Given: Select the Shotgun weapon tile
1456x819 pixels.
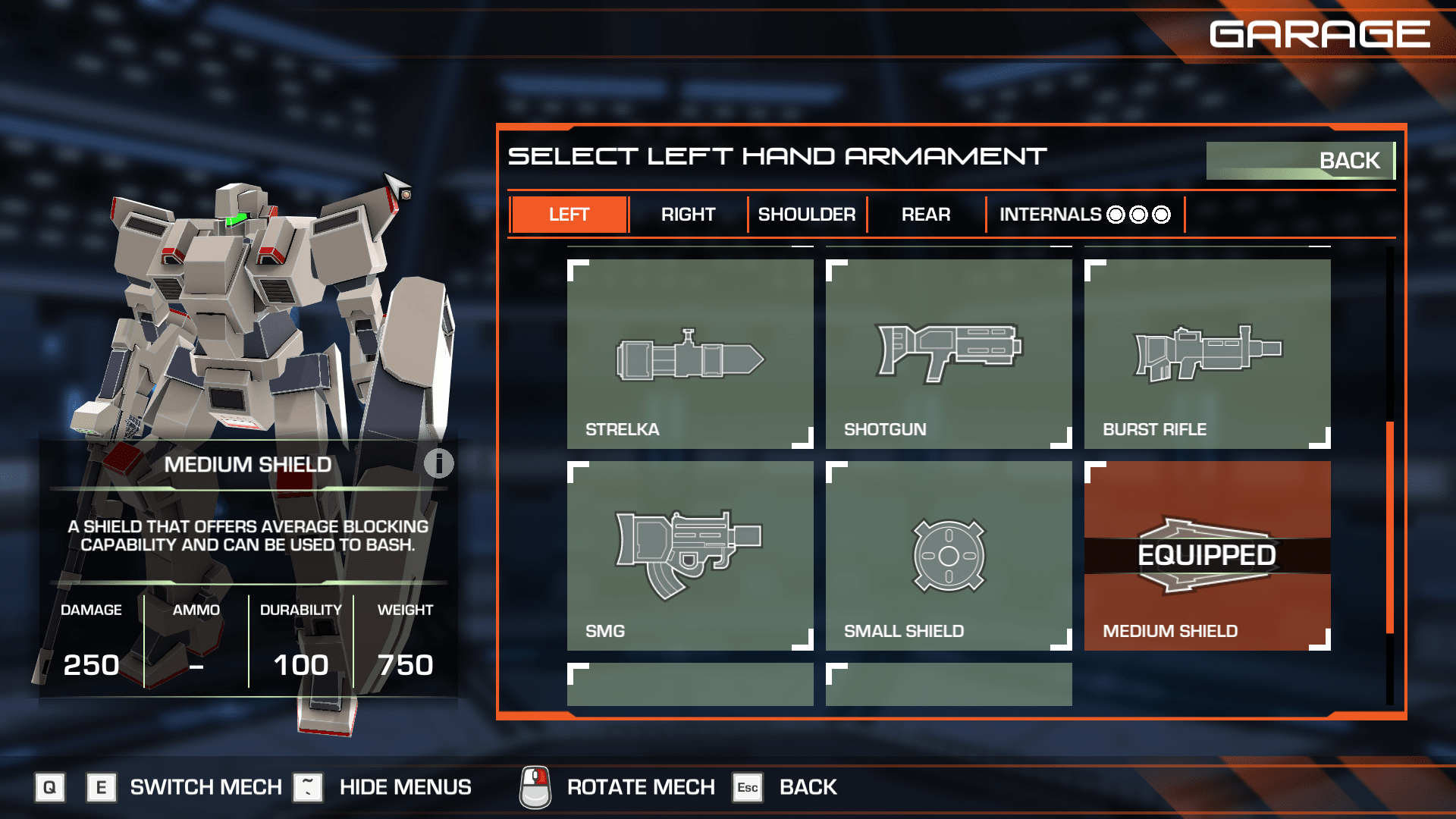Looking at the screenshot, I should pos(949,354).
